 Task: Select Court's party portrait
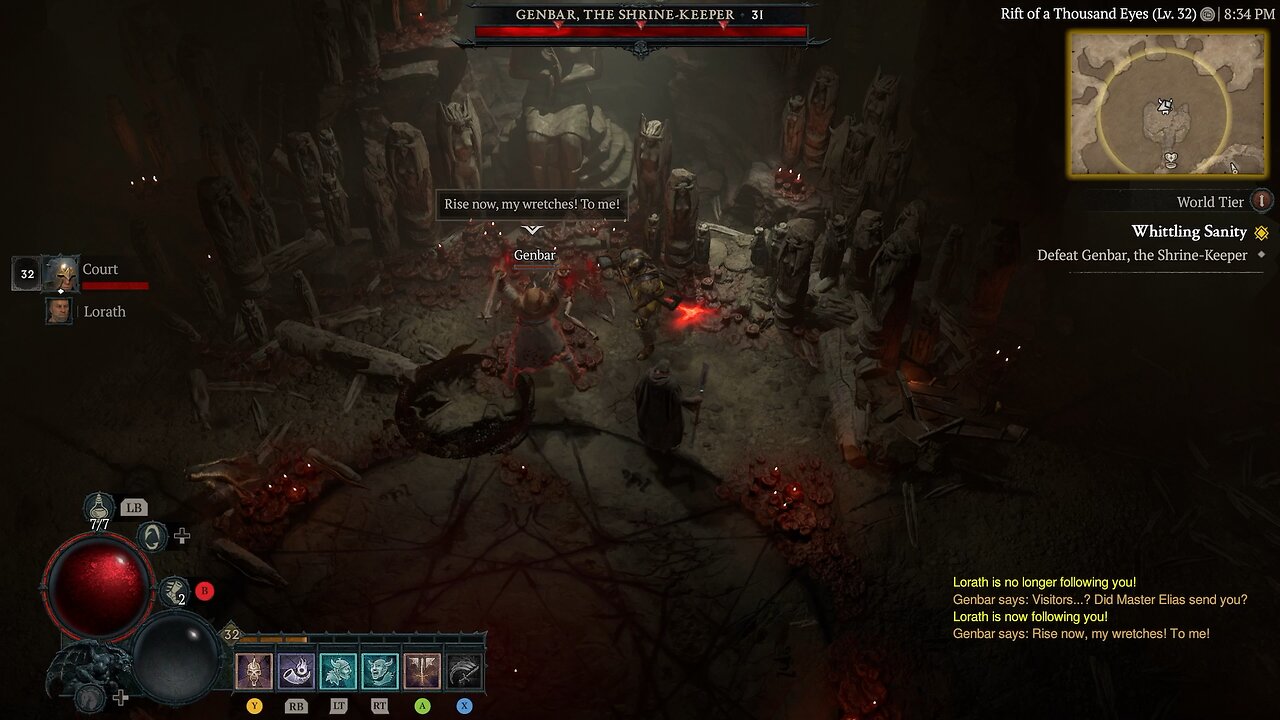(62, 273)
